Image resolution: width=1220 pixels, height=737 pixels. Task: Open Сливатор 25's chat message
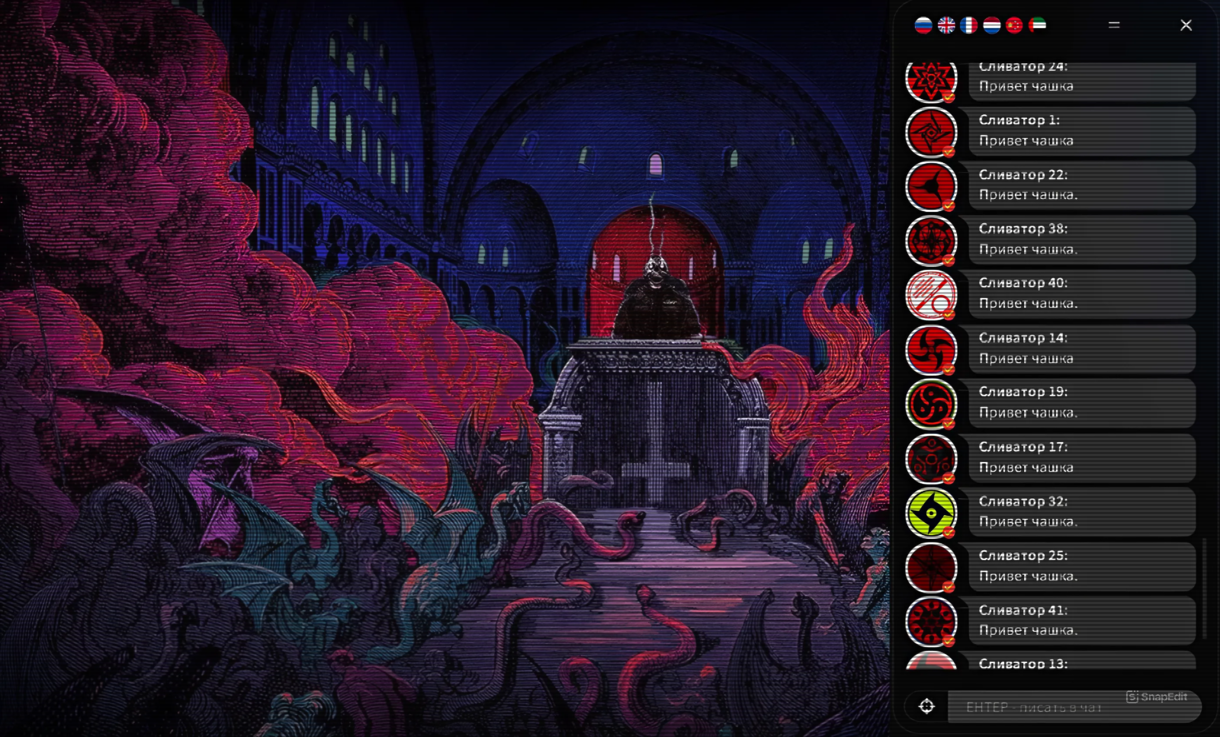coord(1081,566)
